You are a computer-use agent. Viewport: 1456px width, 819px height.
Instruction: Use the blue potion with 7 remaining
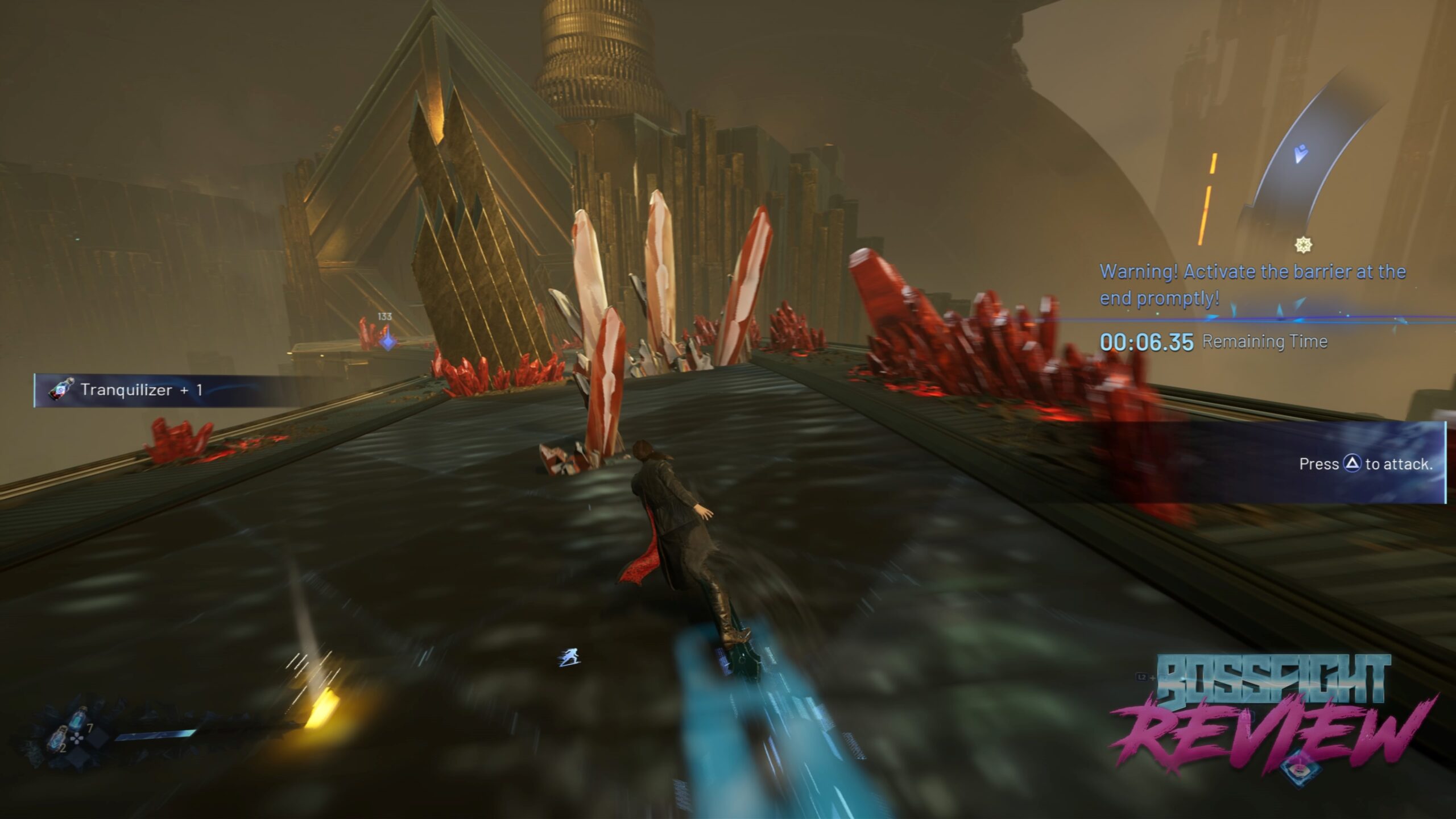pyautogui.click(x=79, y=719)
